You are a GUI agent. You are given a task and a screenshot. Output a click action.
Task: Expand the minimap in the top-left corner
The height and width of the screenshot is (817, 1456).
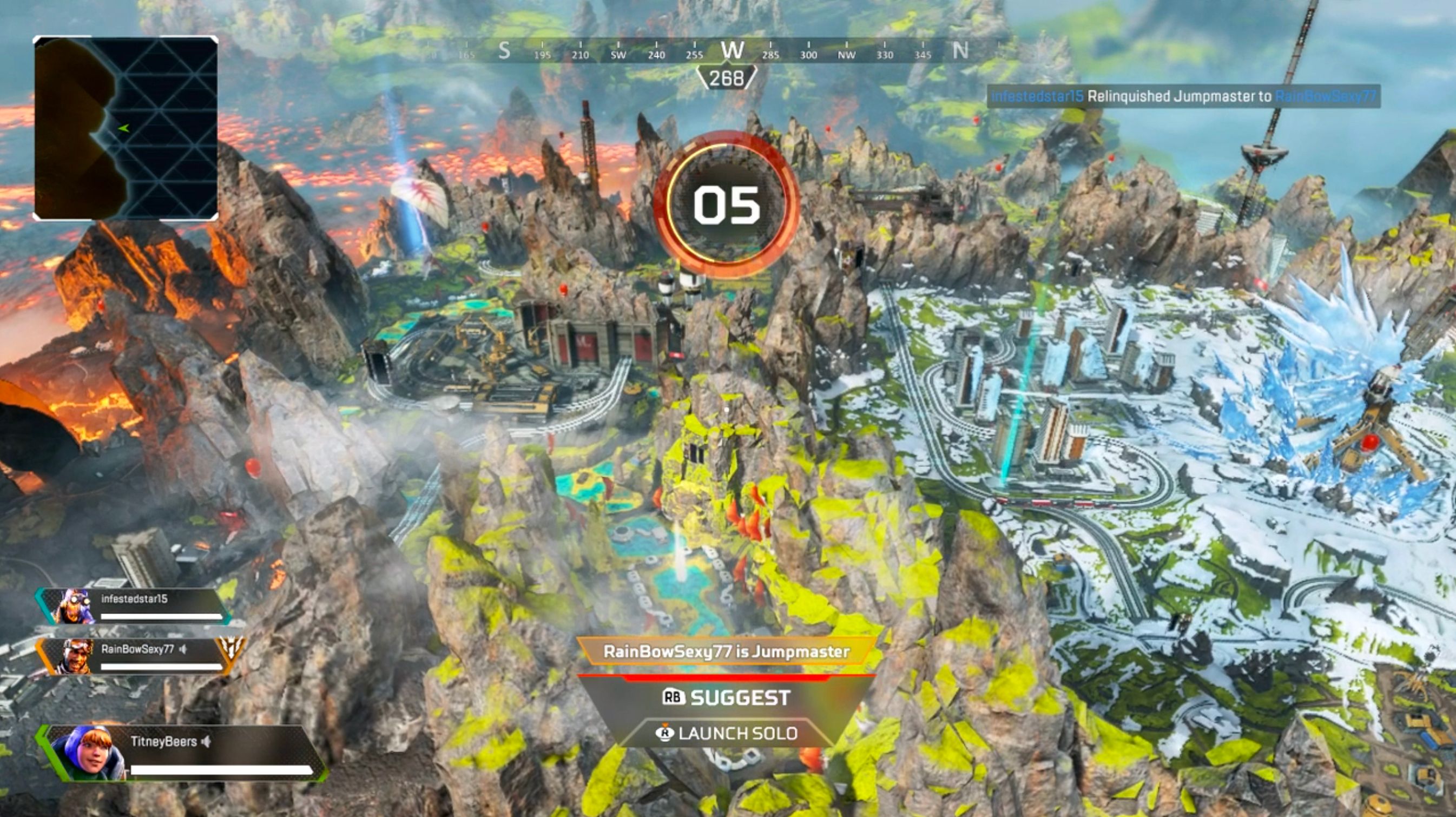(x=127, y=127)
